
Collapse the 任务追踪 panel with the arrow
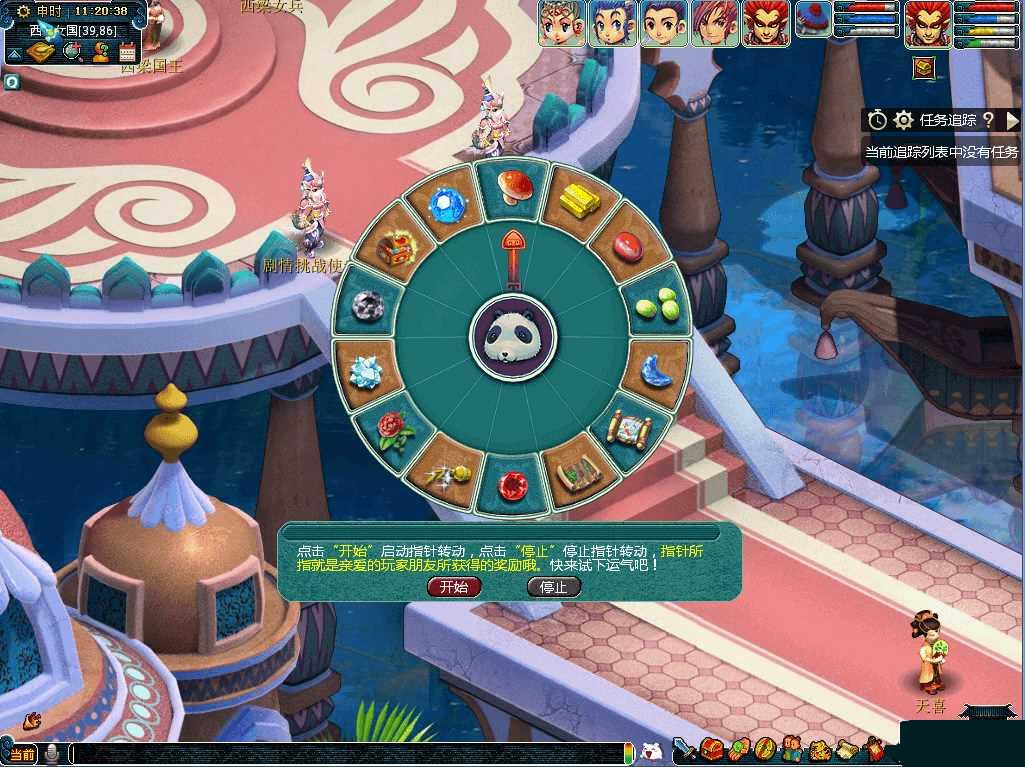coord(1012,120)
